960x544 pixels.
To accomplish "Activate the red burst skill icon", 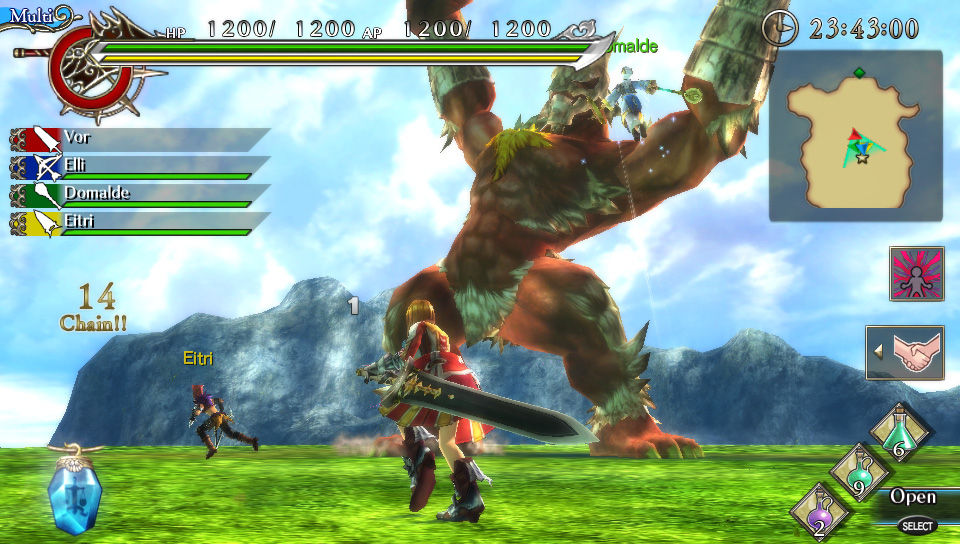I will coord(916,273).
